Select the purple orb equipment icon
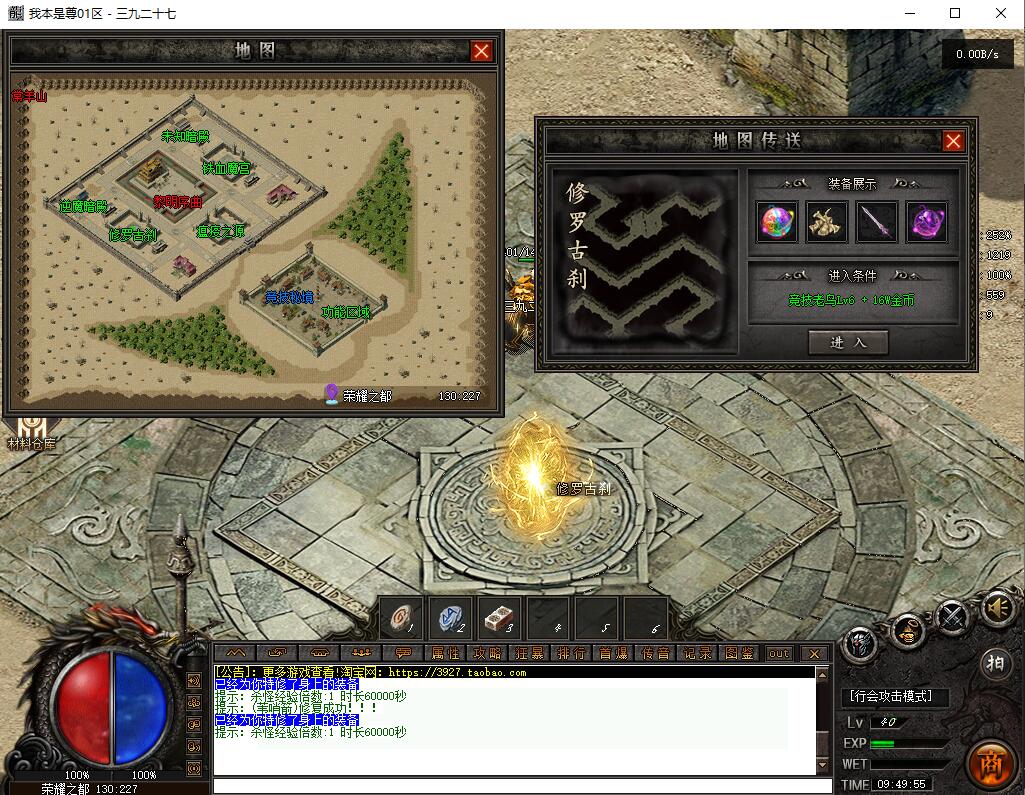This screenshot has width=1025, height=795. [x=927, y=221]
